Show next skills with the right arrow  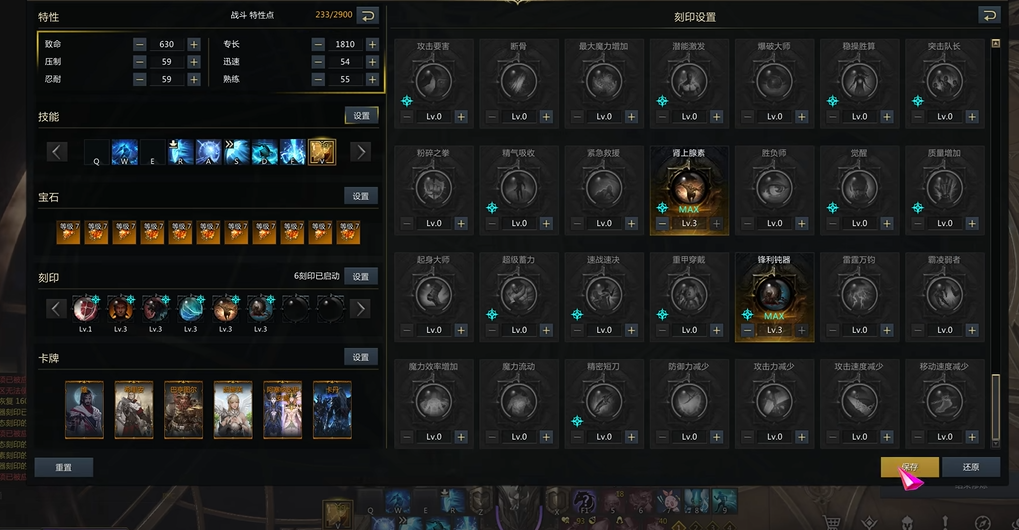pyautogui.click(x=361, y=152)
